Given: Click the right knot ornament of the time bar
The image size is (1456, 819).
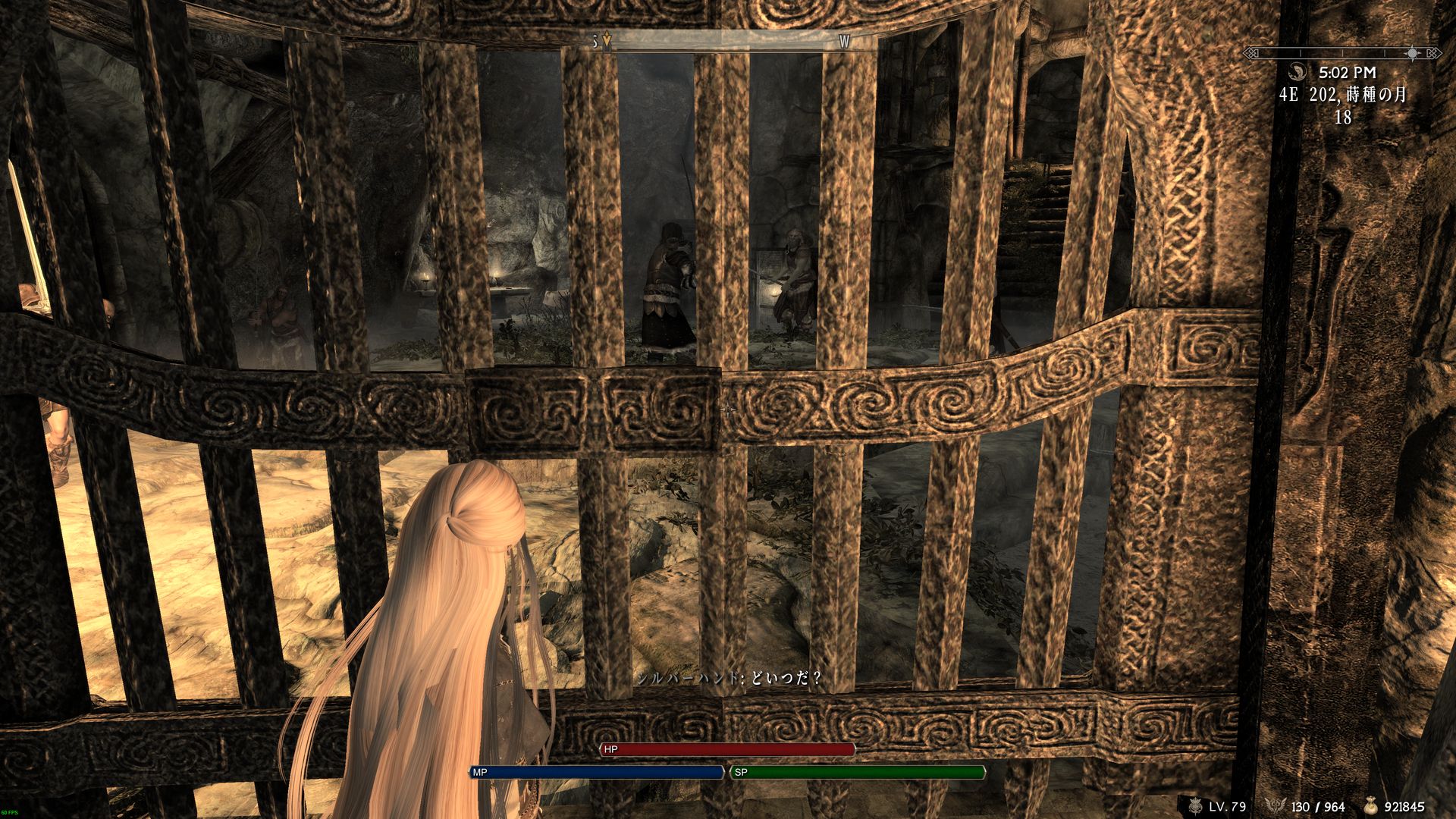Looking at the screenshot, I should coord(1432,53).
